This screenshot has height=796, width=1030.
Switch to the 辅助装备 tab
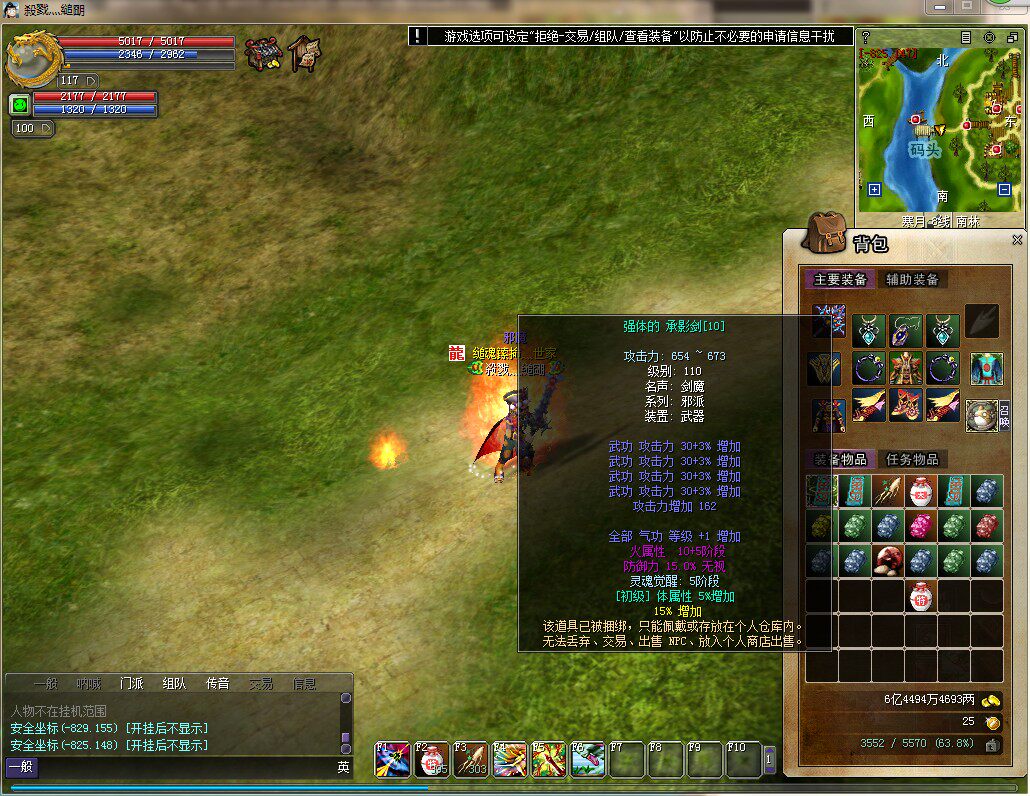tap(912, 280)
